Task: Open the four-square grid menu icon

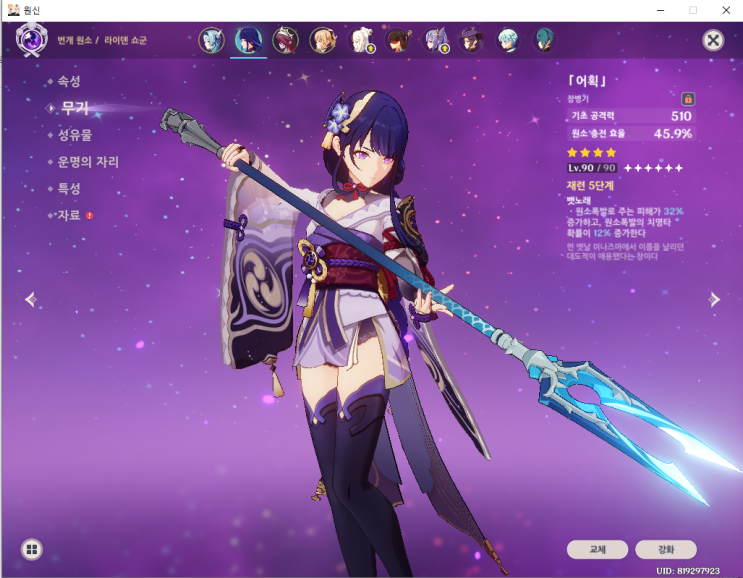Action: coord(32,549)
